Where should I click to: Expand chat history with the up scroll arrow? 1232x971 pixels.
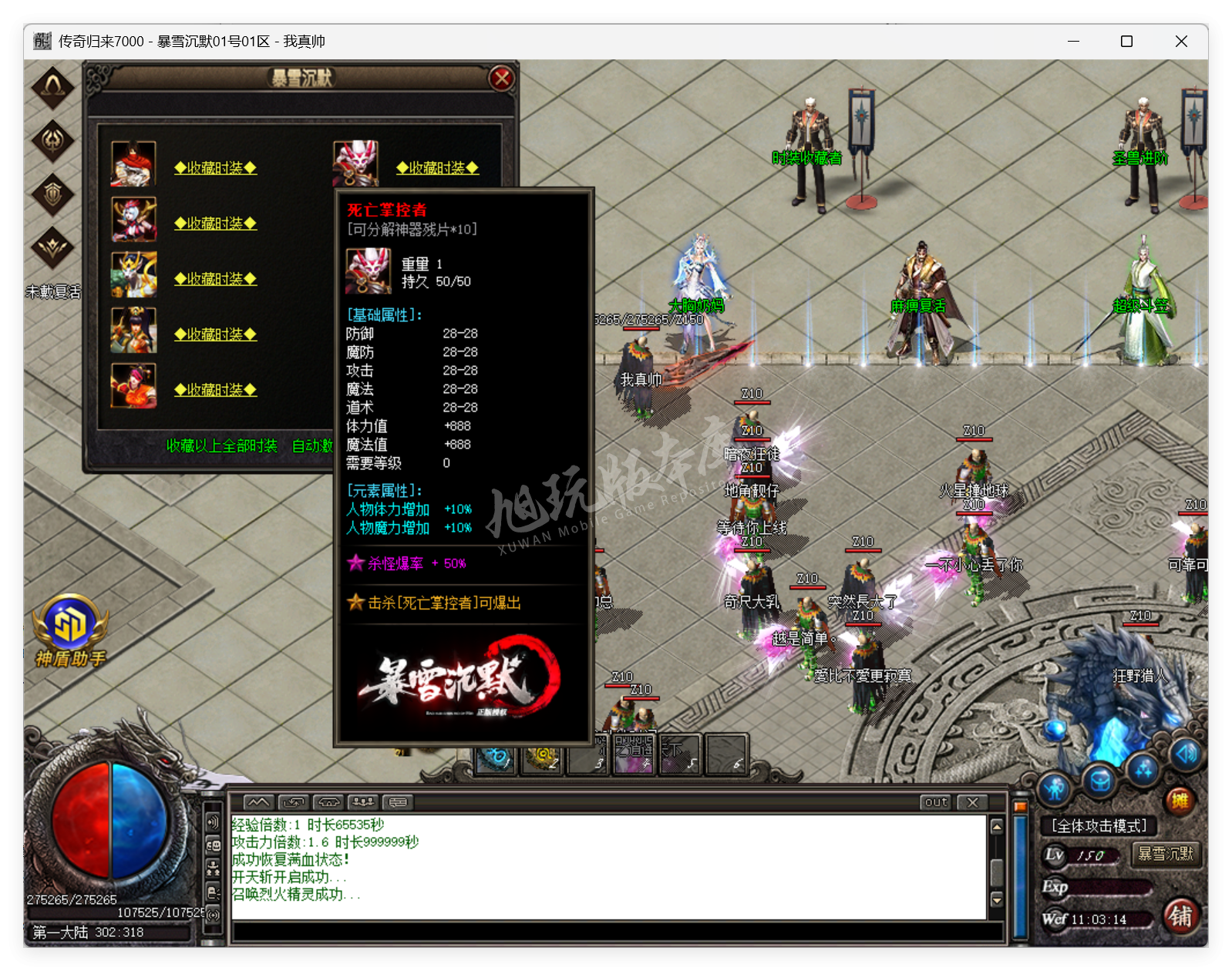tap(995, 828)
